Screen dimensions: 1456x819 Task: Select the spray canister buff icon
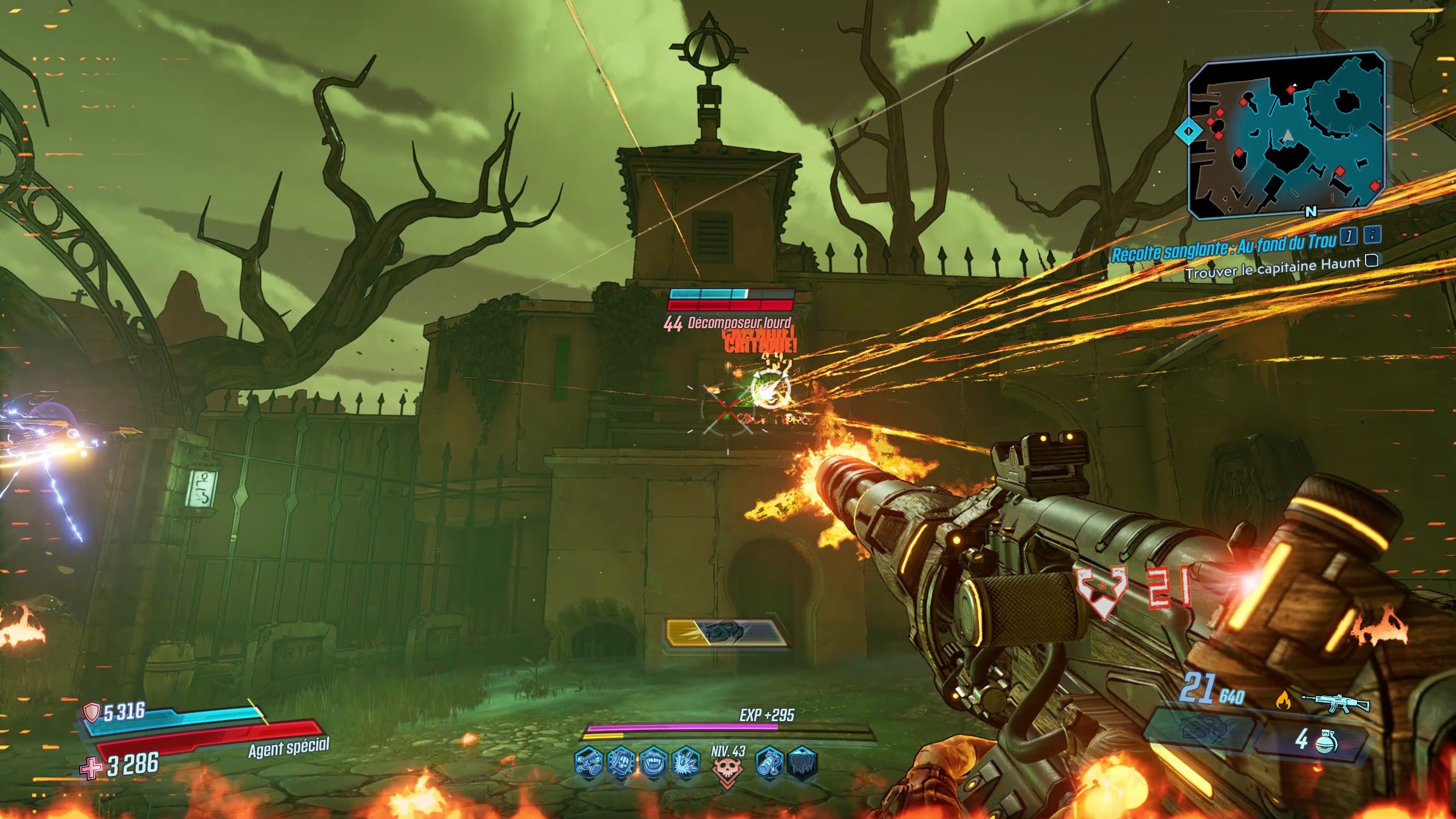[770, 762]
